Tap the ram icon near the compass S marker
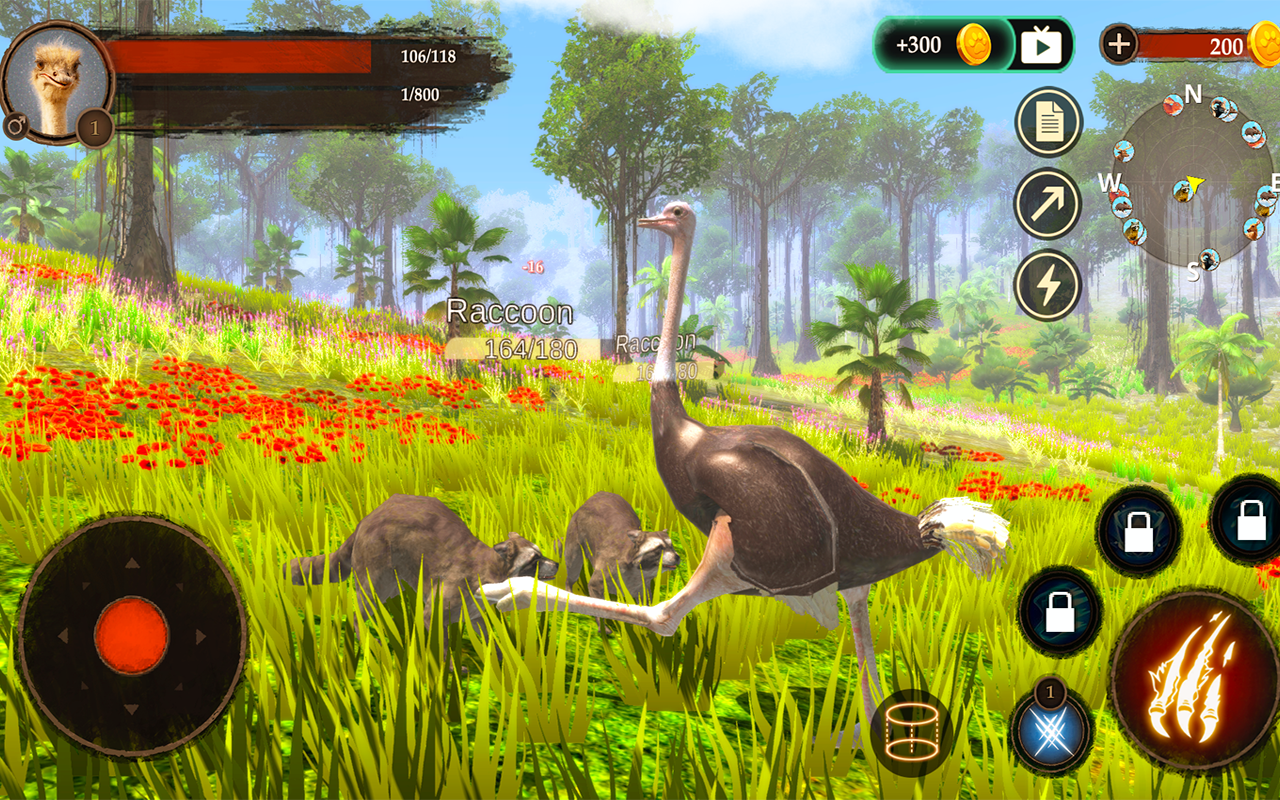Image resolution: width=1280 pixels, height=800 pixels. coord(1209,258)
